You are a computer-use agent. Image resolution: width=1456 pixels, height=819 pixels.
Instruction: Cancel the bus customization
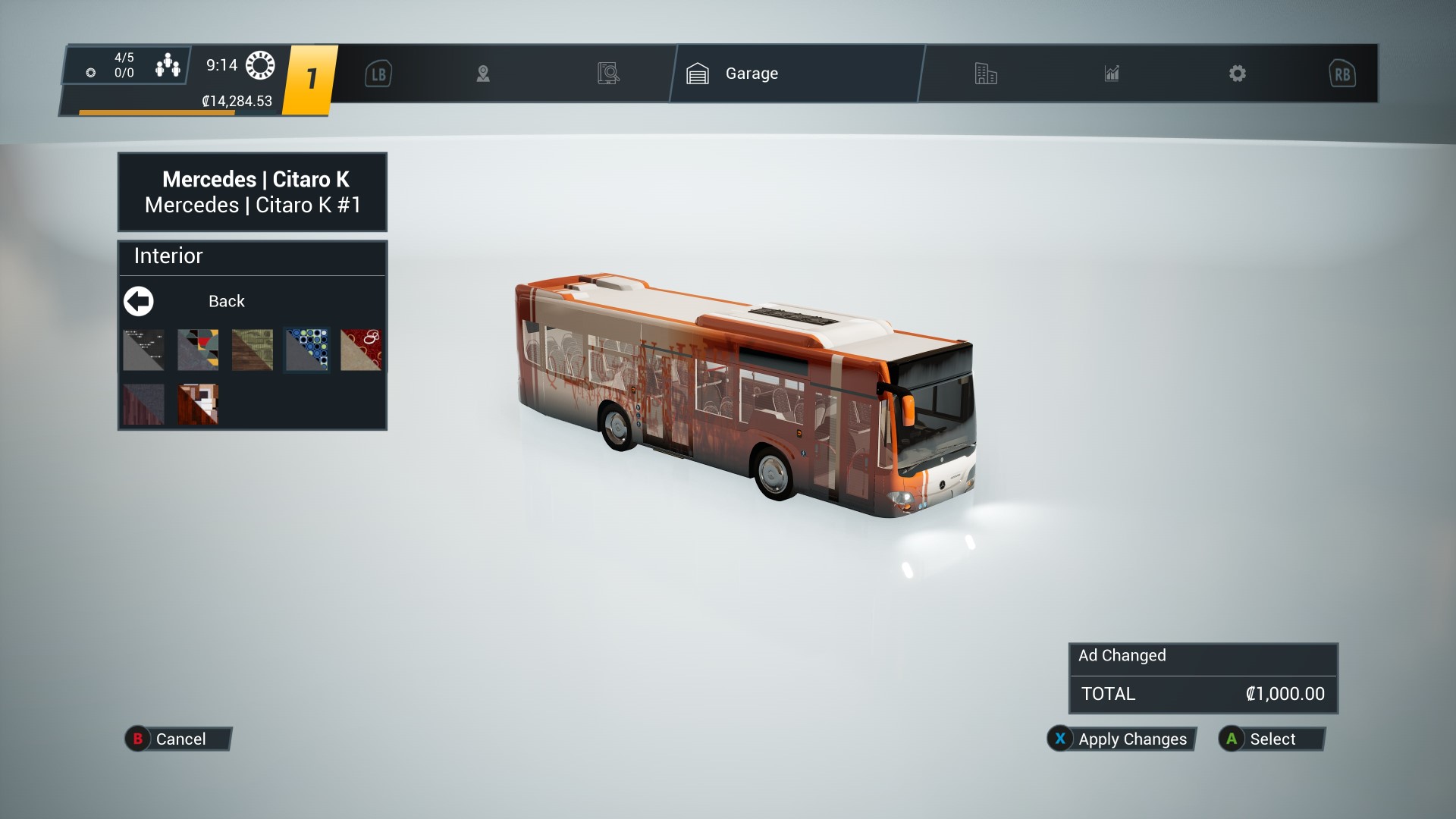tap(177, 739)
